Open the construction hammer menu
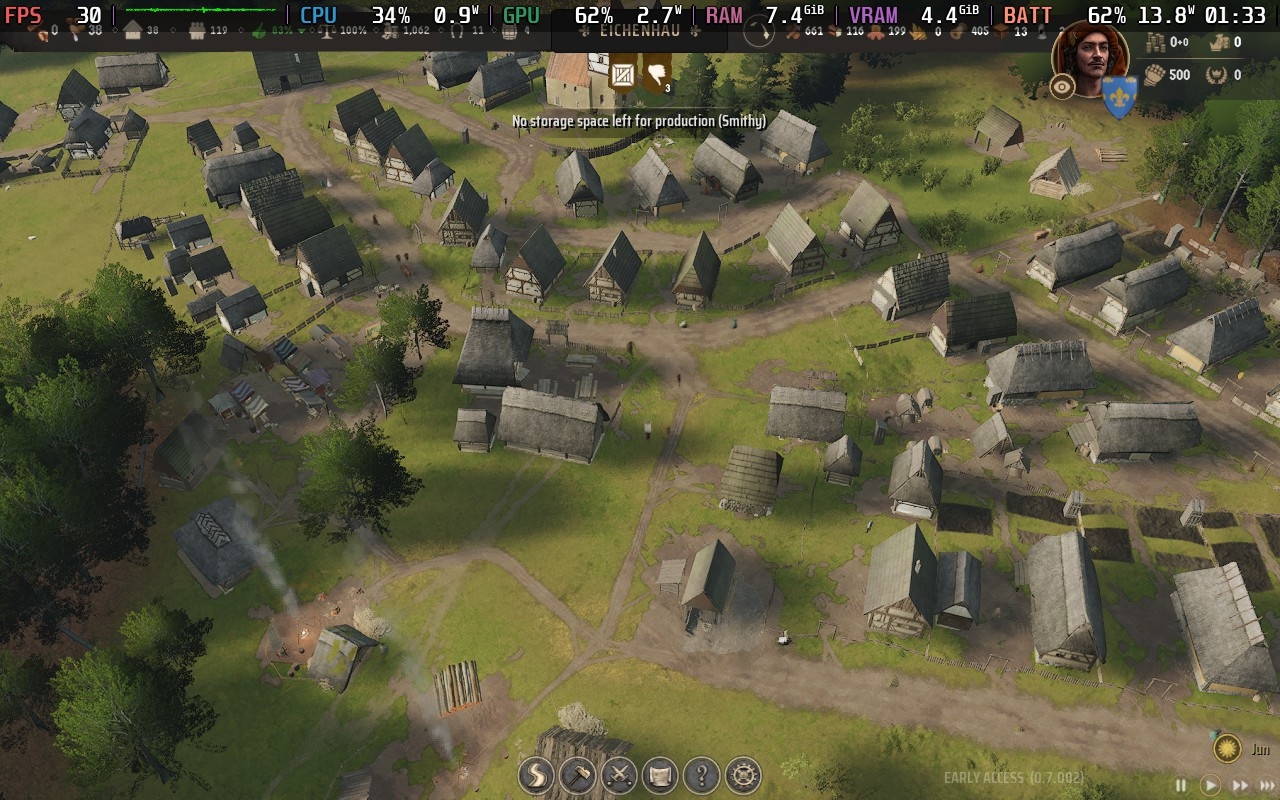This screenshot has height=800, width=1280. pyautogui.click(x=578, y=775)
